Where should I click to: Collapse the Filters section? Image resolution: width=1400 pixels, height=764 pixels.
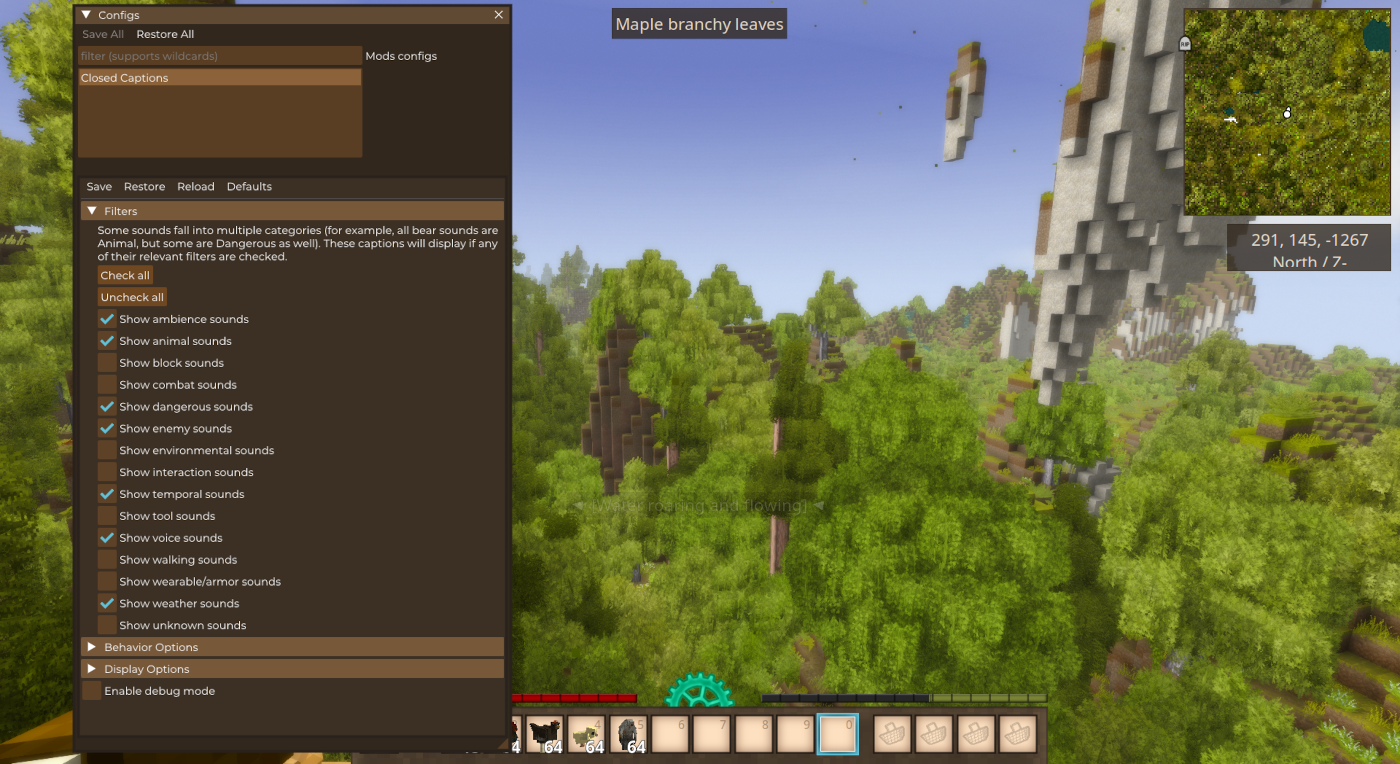click(x=92, y=211)
